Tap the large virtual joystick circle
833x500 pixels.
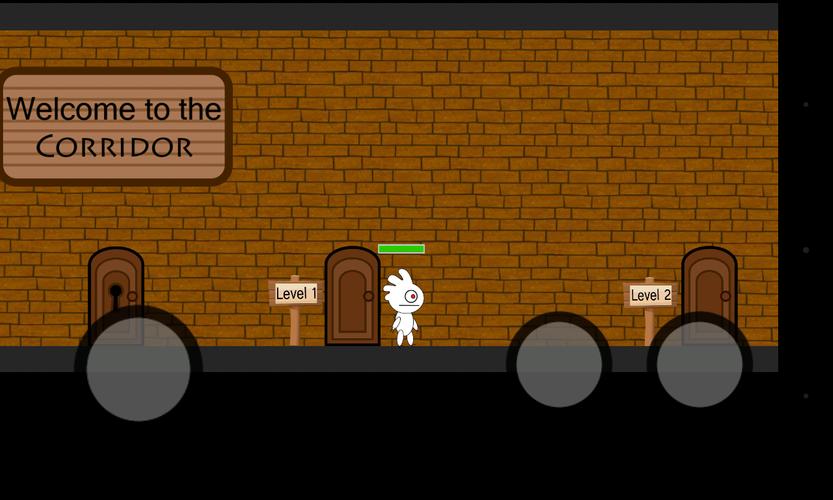click(x=138, y=367)
